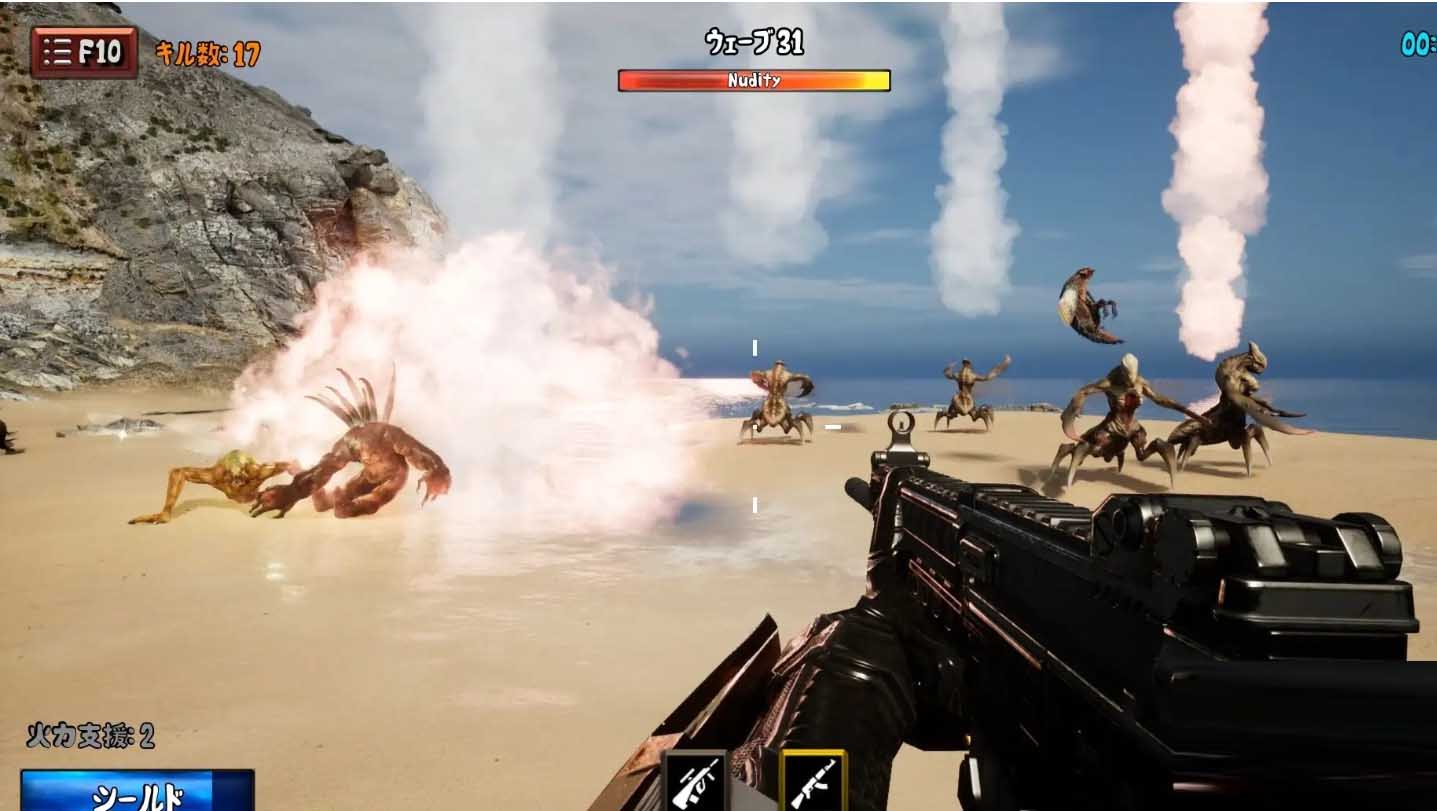The height and width of the screenshot is (811, 1437).
Task: Choose the gold-framed assault rifle slot
Action: [x=812, y=782]
